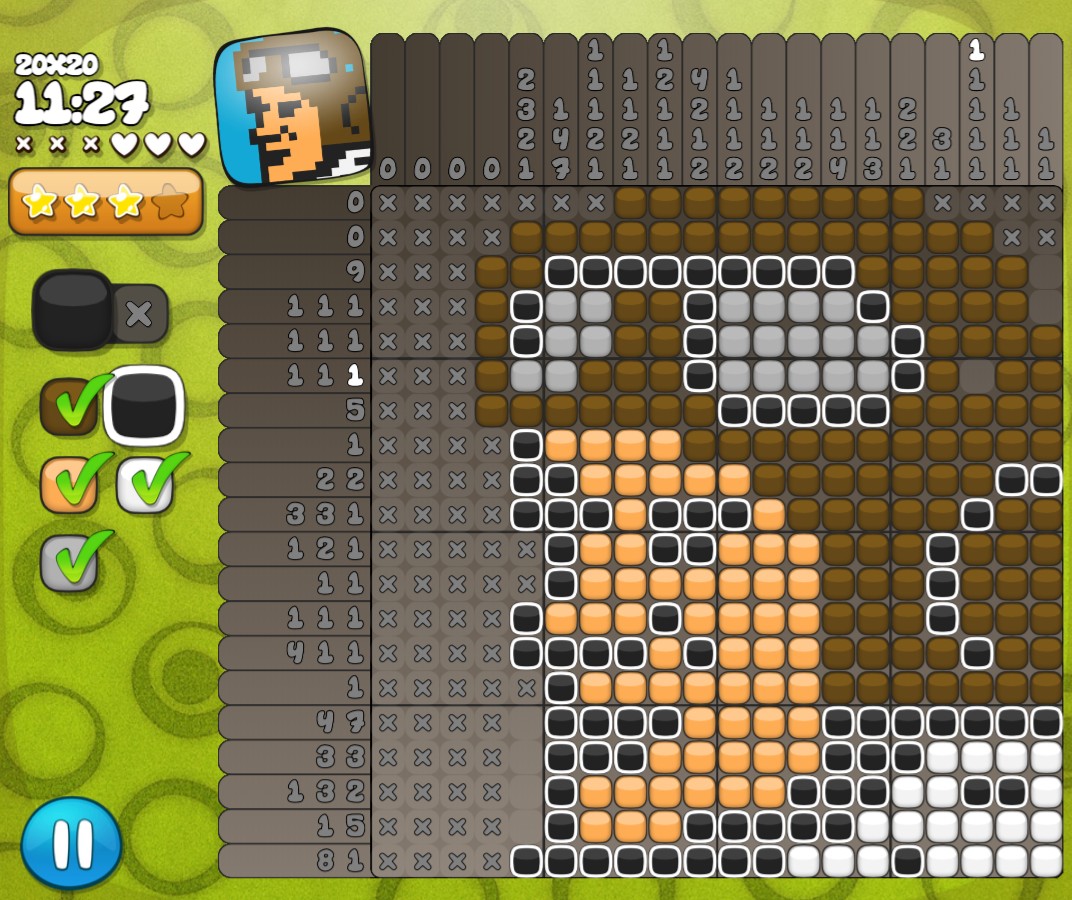Switch to the X cross-out marking mode
The image size is (1072, 900).
[139, 314]
